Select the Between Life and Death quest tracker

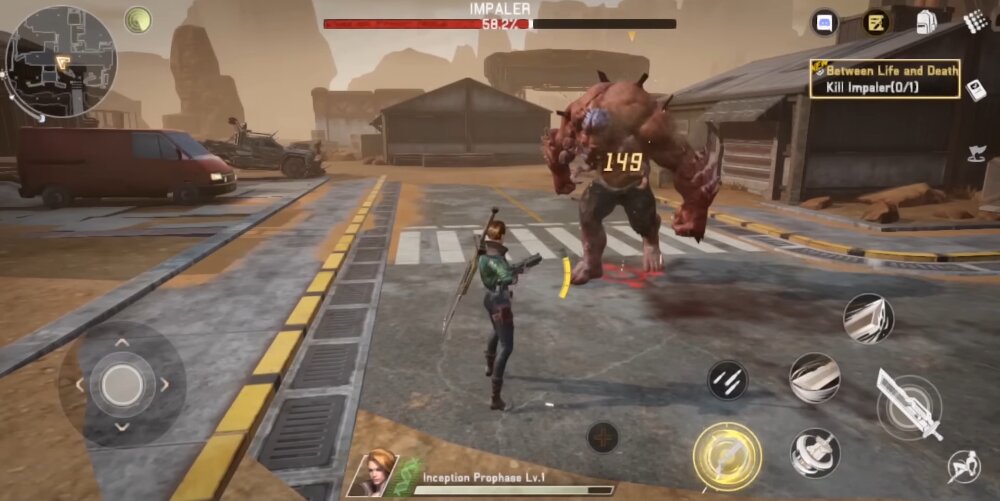click(x=885, y=78)
